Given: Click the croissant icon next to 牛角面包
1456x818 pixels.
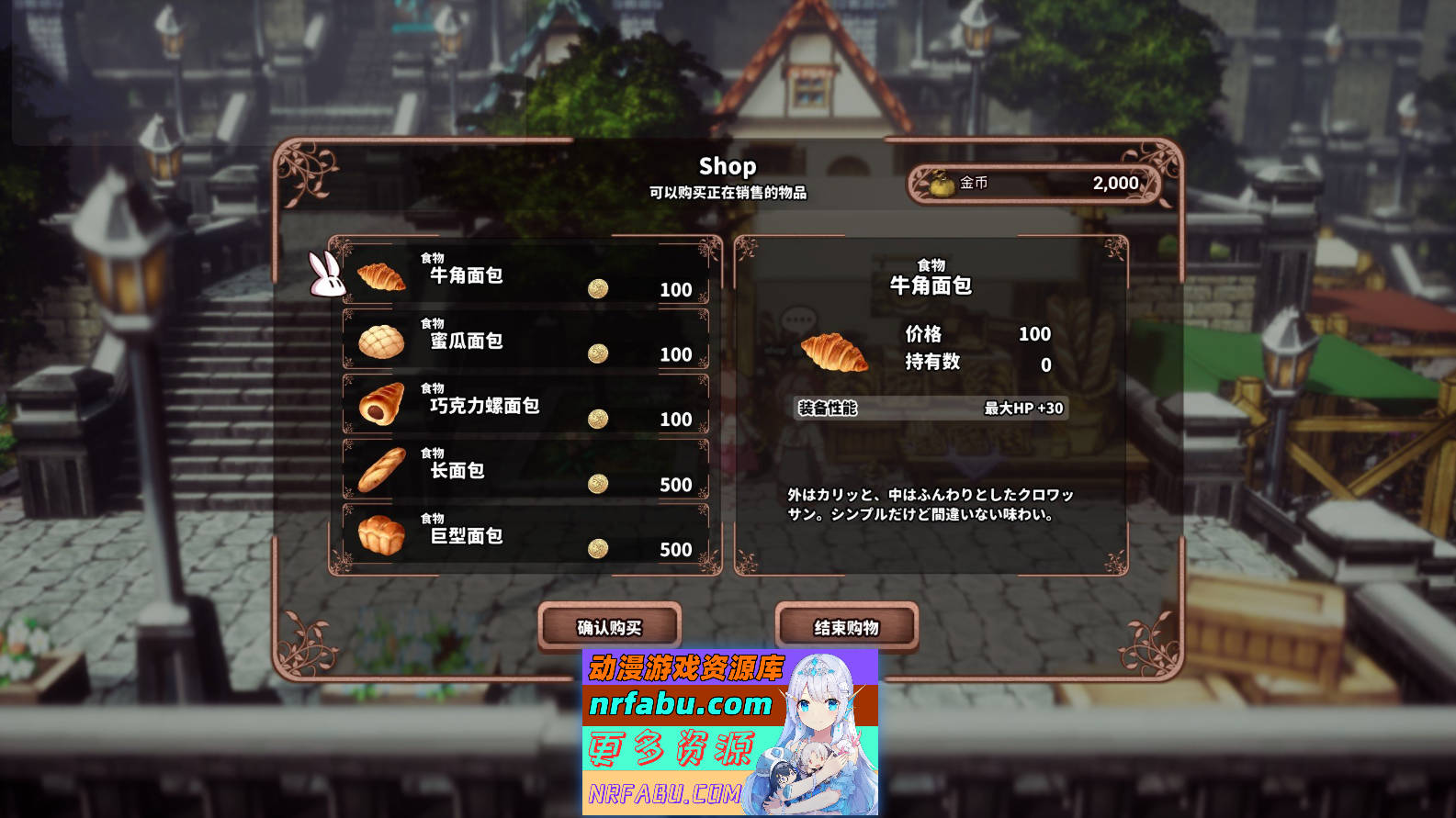Looking at the screenshot, I should [x=382, y=275].
